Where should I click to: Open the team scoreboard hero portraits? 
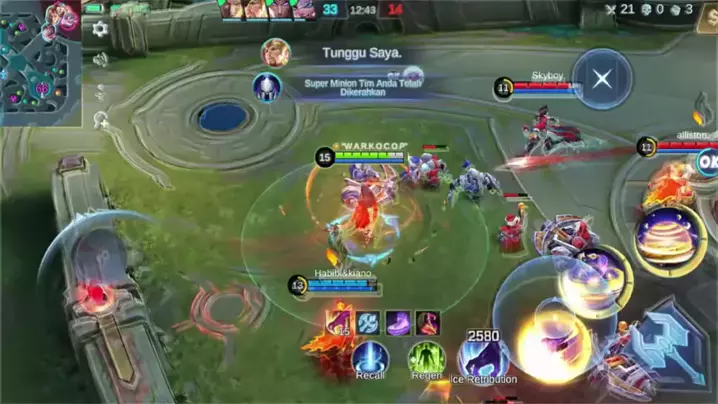(x=267, y=9)
